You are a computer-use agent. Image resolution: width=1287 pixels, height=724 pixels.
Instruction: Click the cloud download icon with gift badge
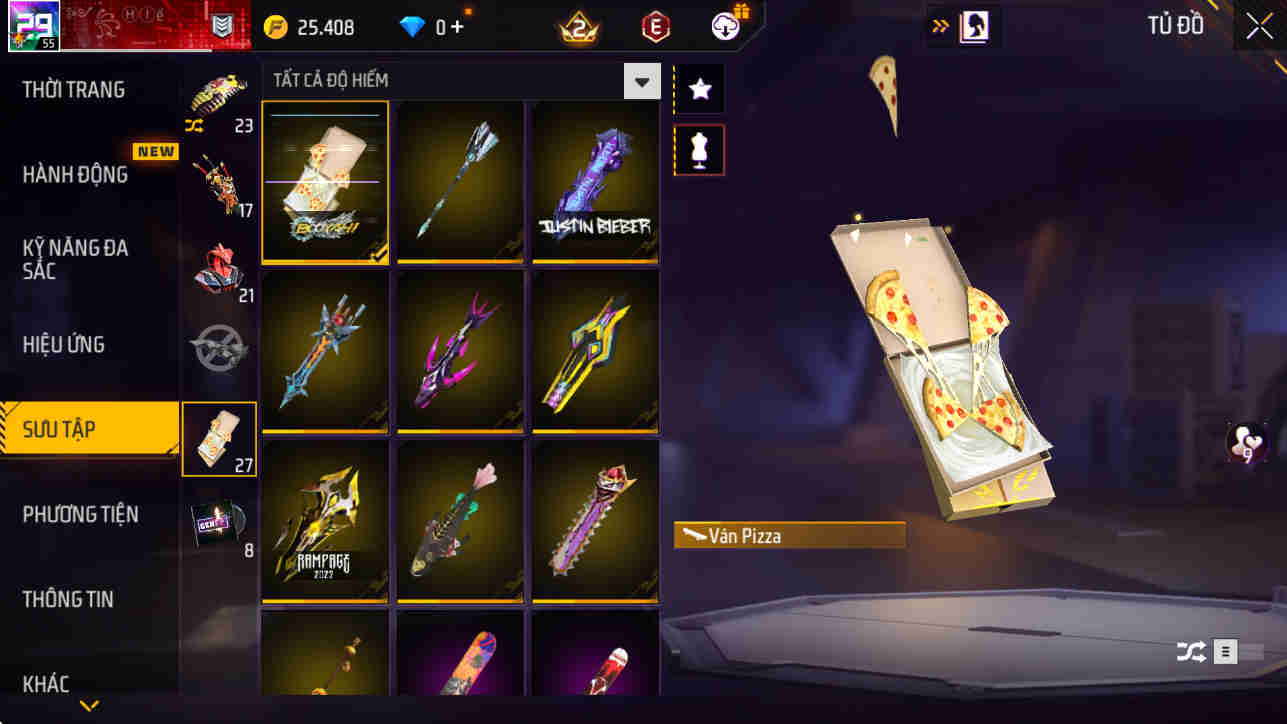(723, 26)
